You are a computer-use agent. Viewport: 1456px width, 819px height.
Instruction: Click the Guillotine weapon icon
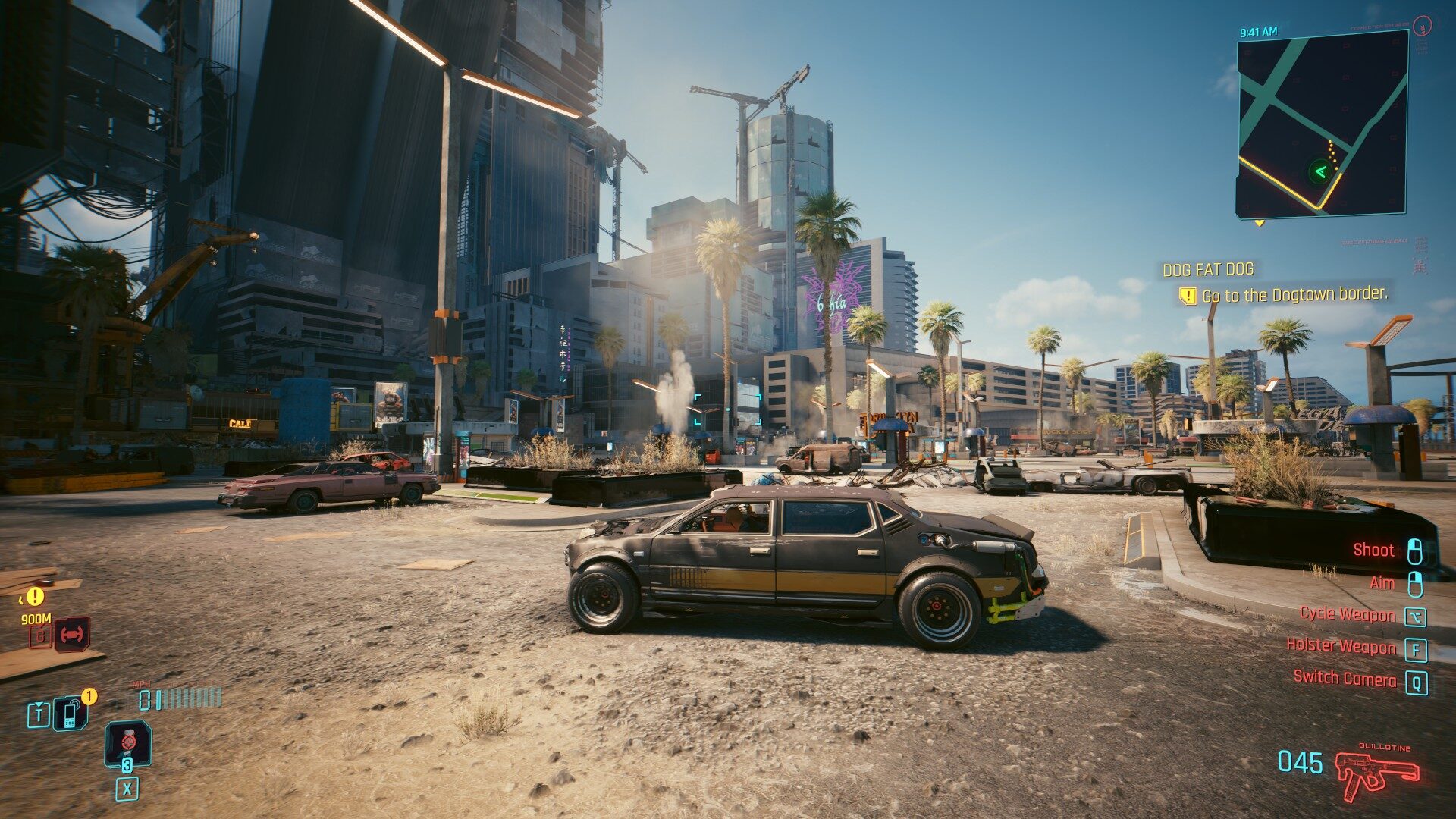click(1376, 774)
